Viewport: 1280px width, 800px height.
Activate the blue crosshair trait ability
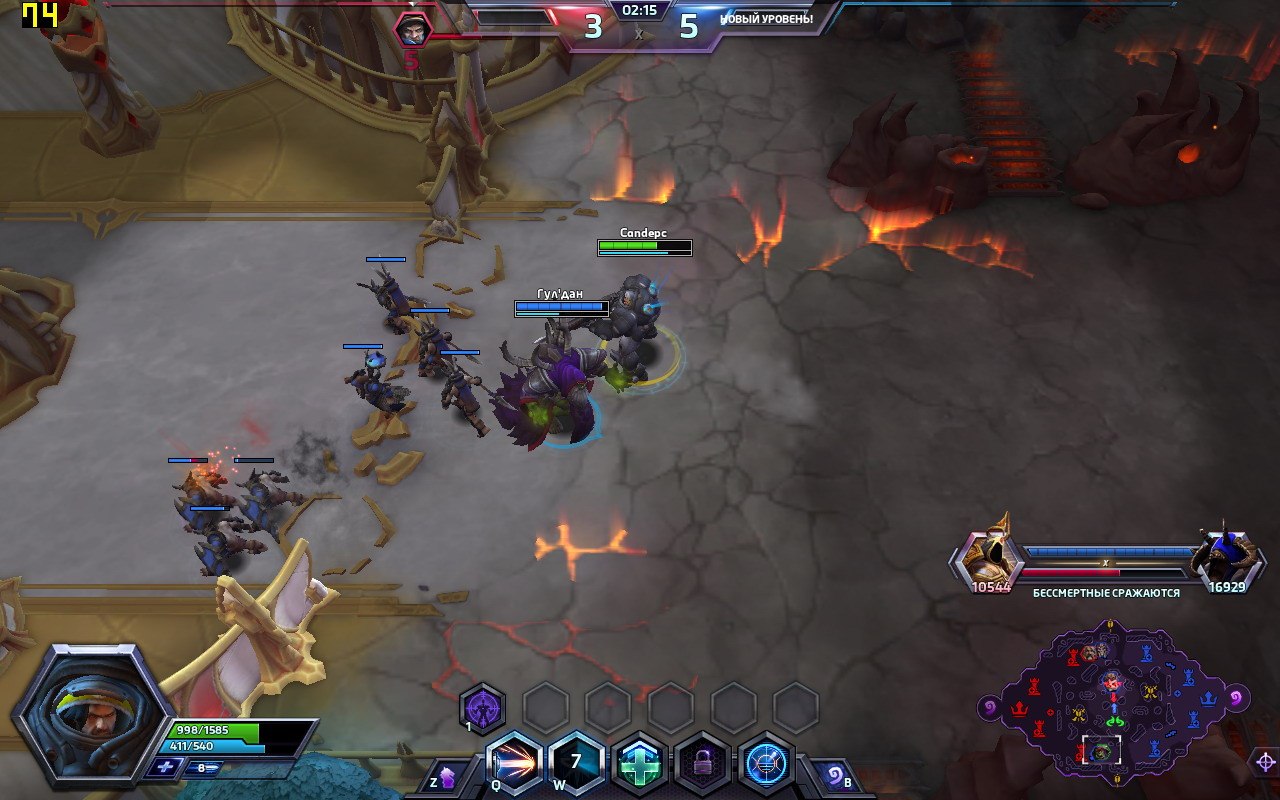point(766,765)
